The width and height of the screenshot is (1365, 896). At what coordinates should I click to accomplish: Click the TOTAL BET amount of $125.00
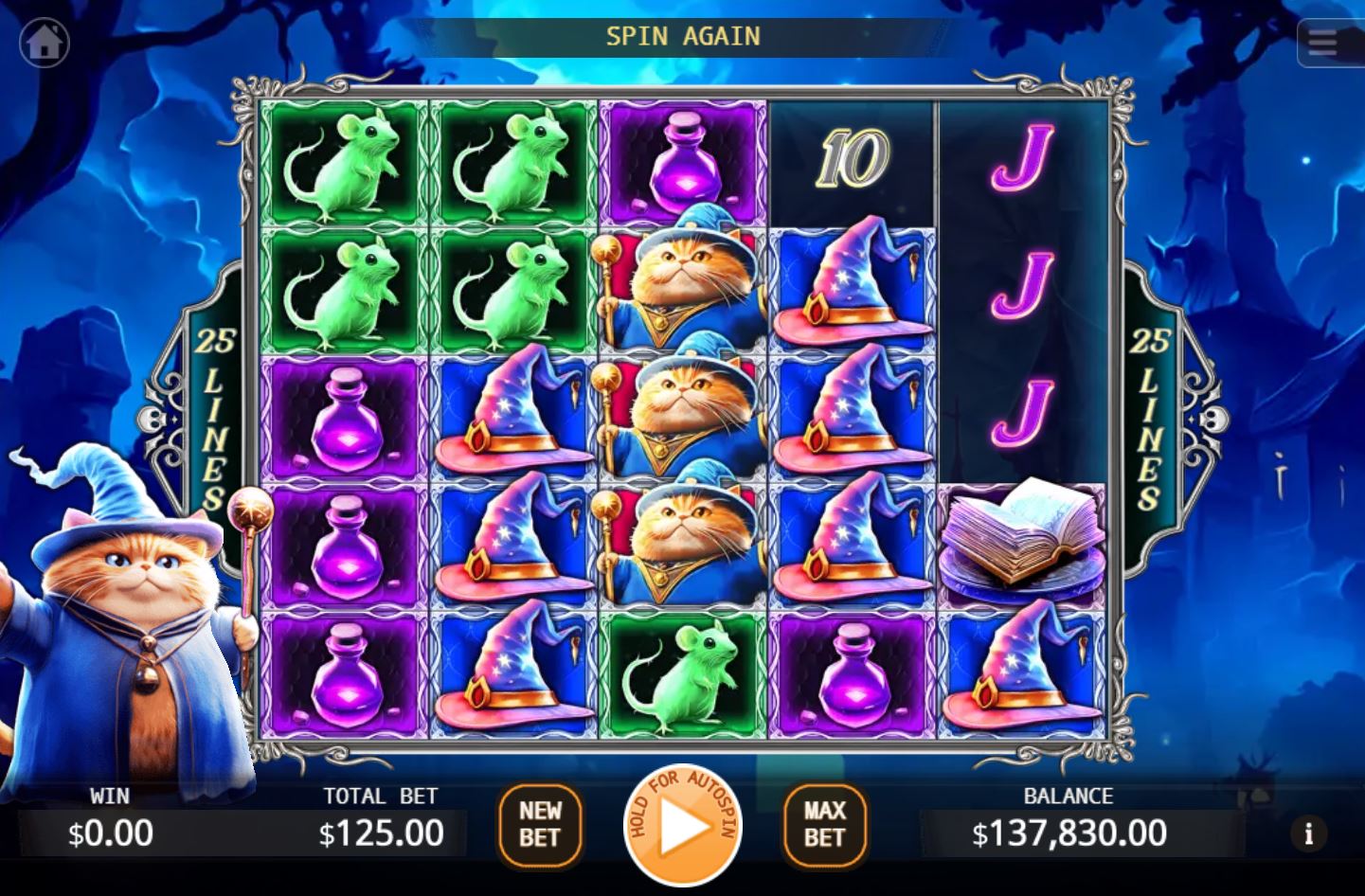click(x=380, y=833)
